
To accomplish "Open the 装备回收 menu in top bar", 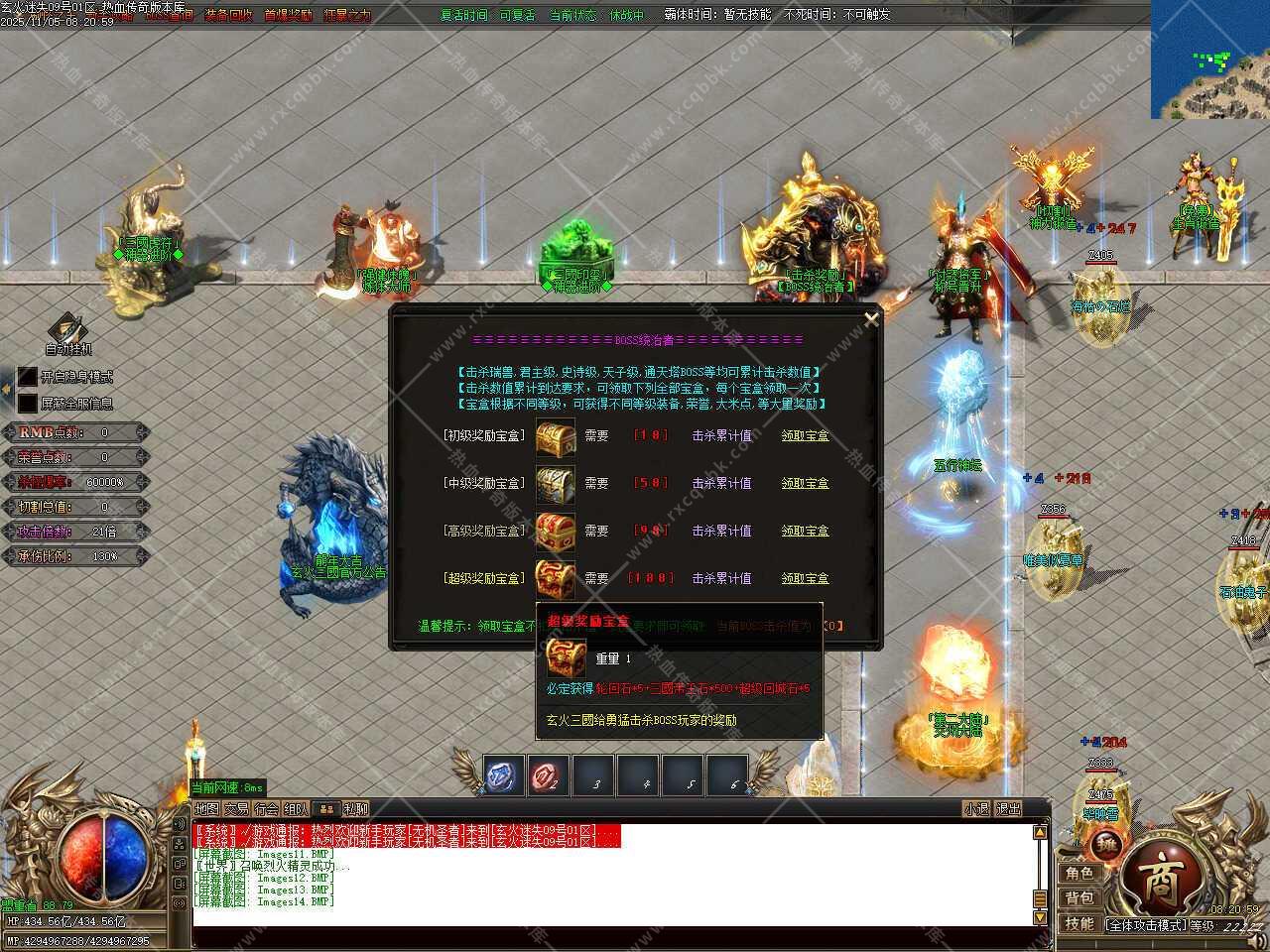I will pos(228,15).
